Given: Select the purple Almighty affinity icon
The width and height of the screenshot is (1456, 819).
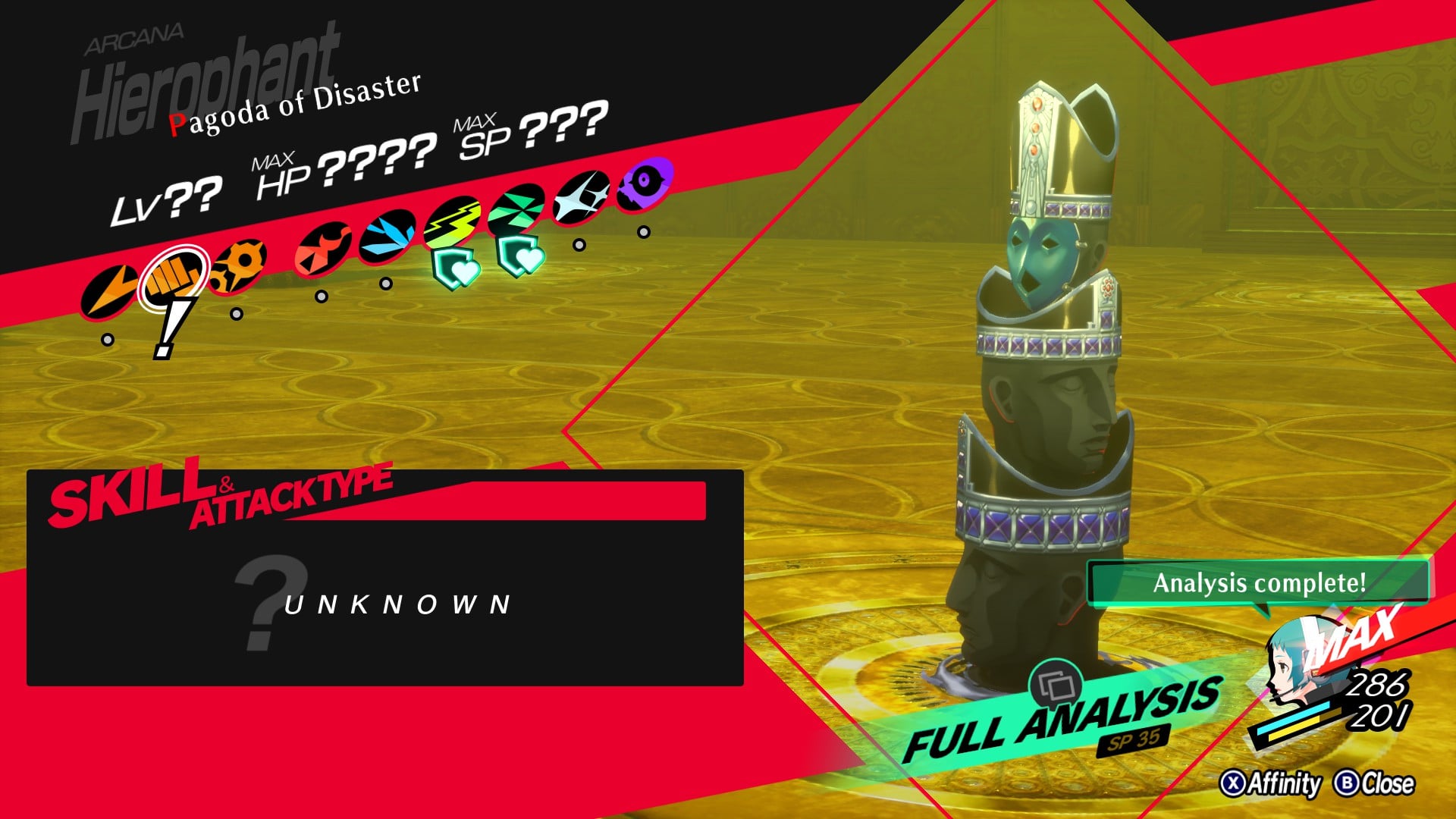Looking at the screenshot, I should [x=642, y=183].
